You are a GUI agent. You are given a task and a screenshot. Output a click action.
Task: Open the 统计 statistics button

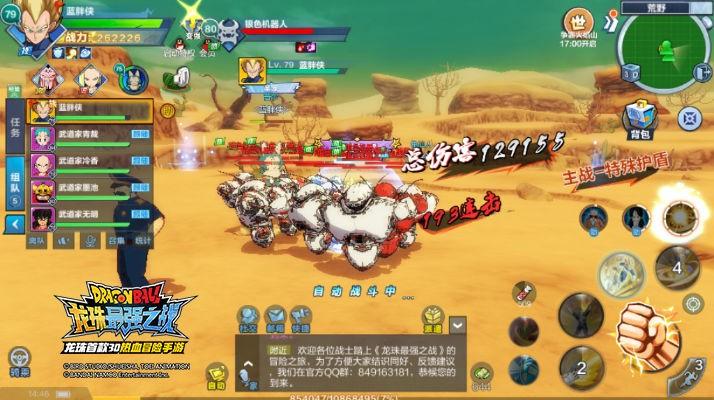coord(144,241)
